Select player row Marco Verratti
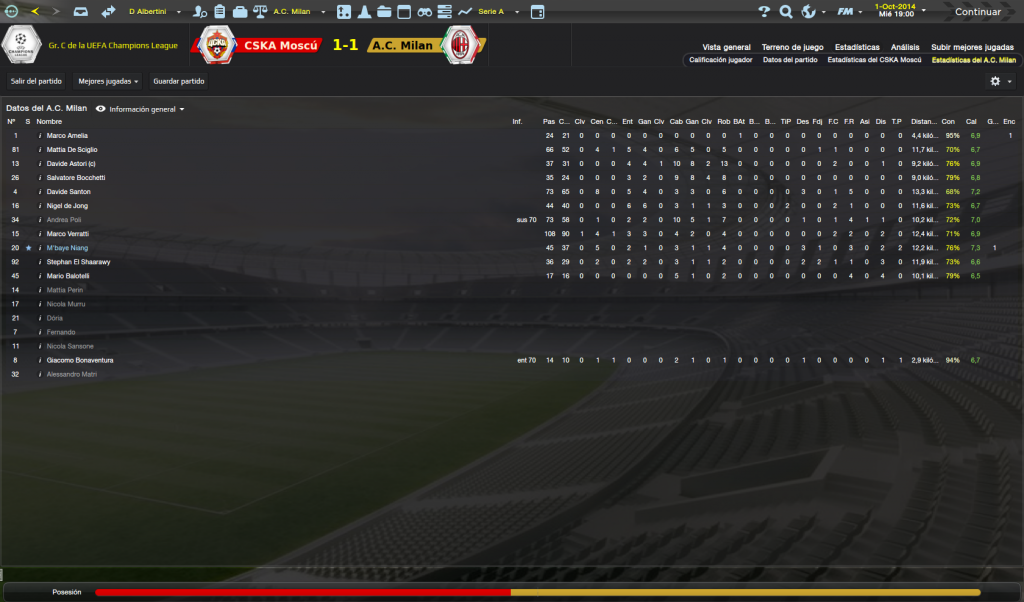Viewport: 1024px width, 602px height. pyautogui.click(x=68, y=233)
